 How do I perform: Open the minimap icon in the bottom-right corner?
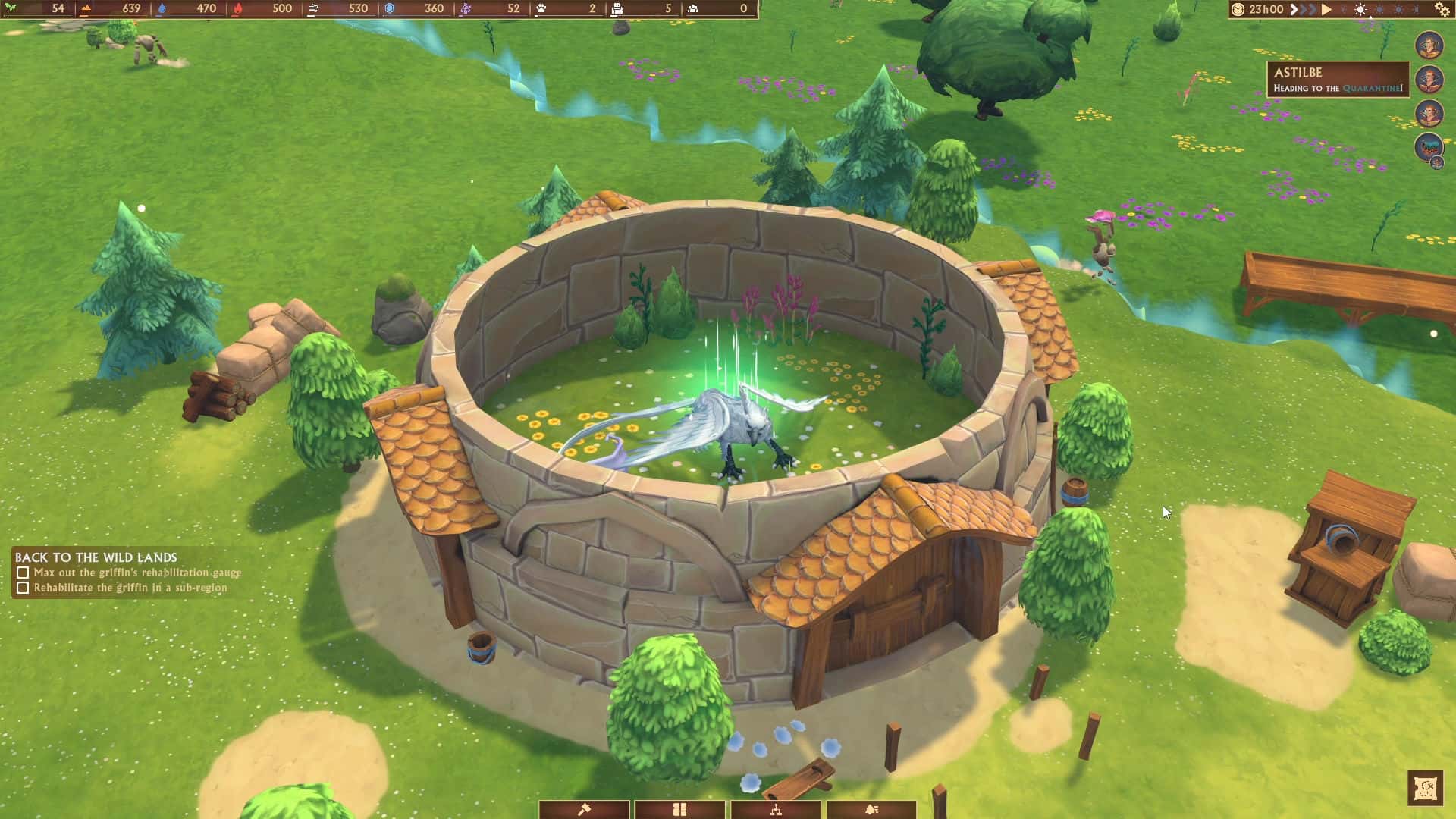tap(1424, 787)
